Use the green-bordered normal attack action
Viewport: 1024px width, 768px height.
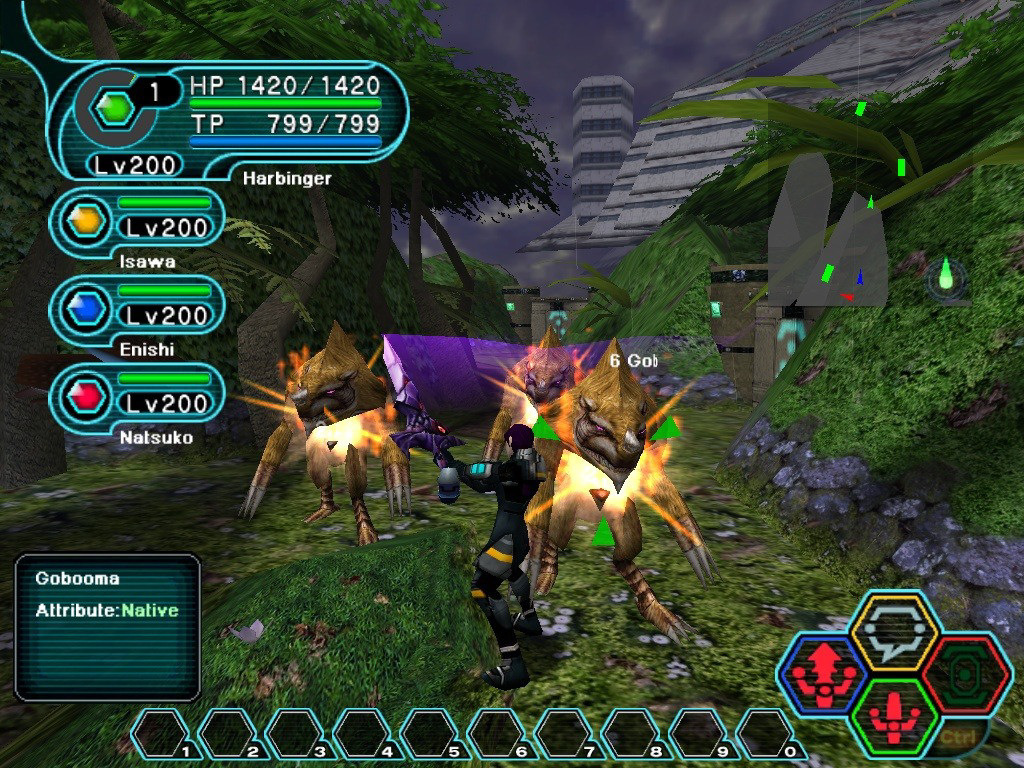coord(893,716)
